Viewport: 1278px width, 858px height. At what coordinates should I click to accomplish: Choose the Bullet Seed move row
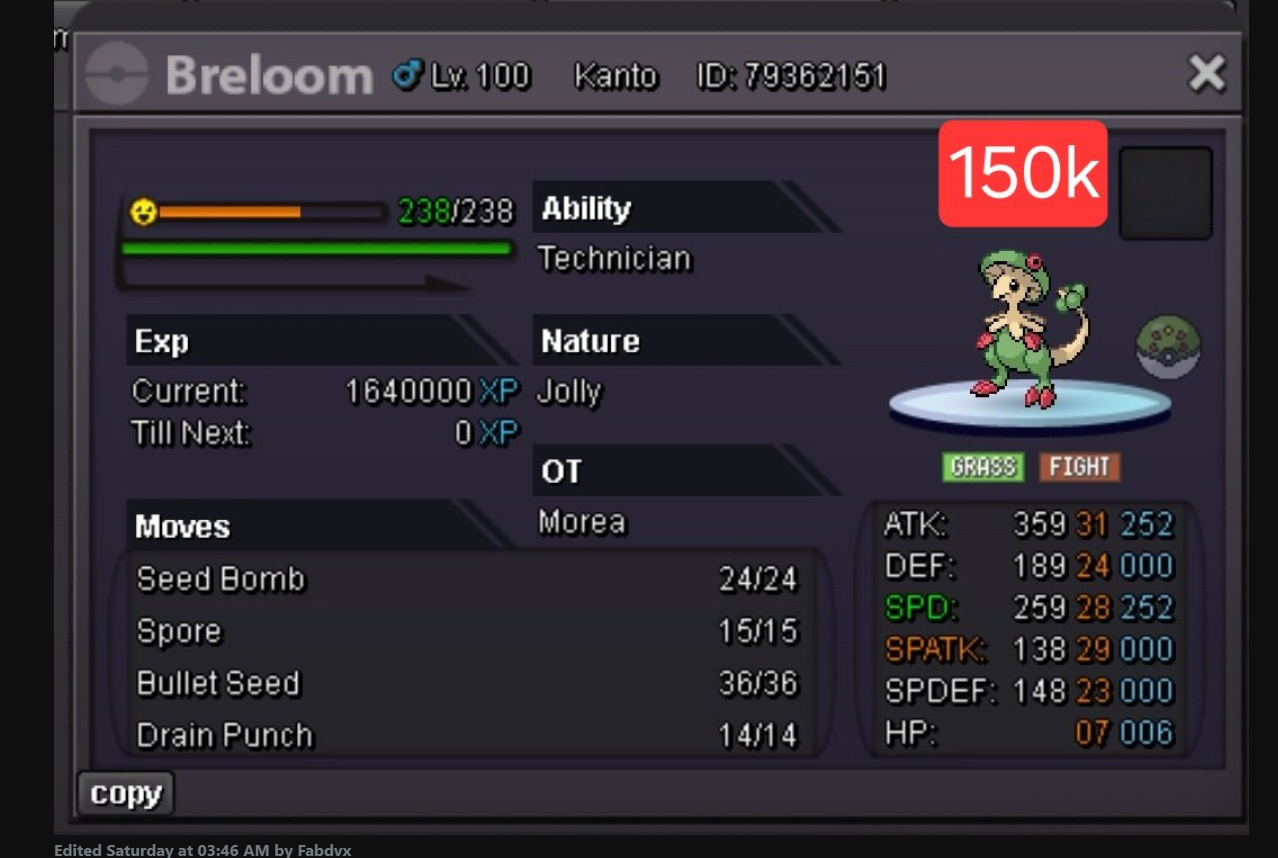click(x=468, y=683)
